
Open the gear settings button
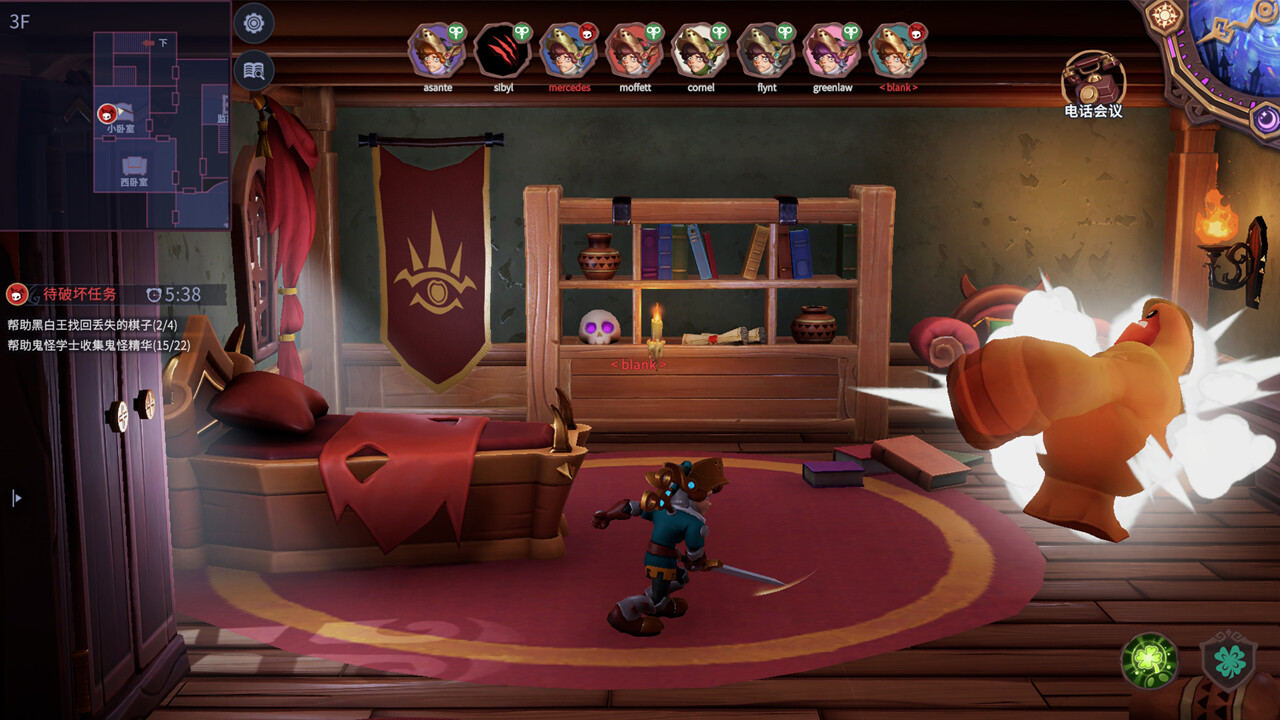click(x=254, y=22)
